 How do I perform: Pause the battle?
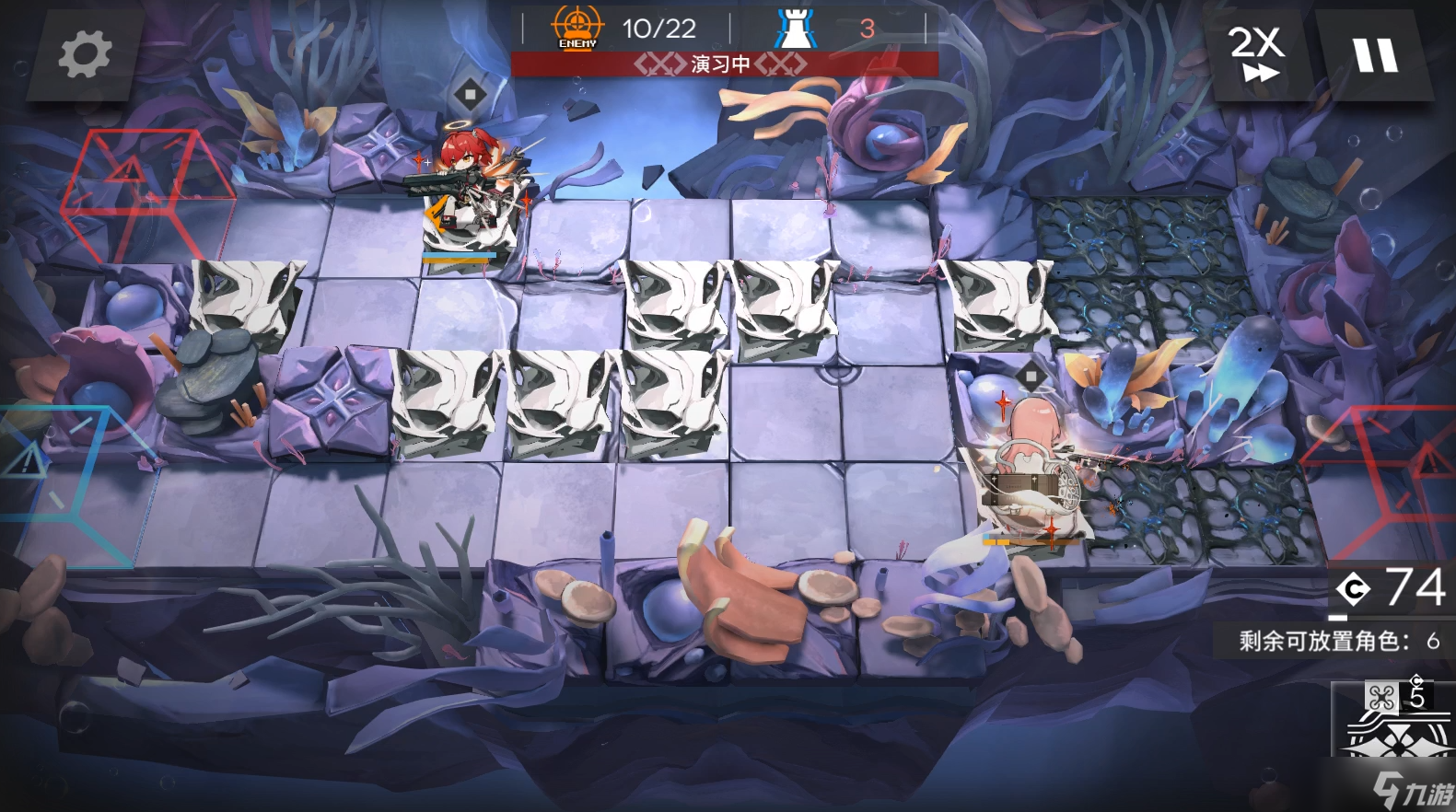tap(1375, 54)
